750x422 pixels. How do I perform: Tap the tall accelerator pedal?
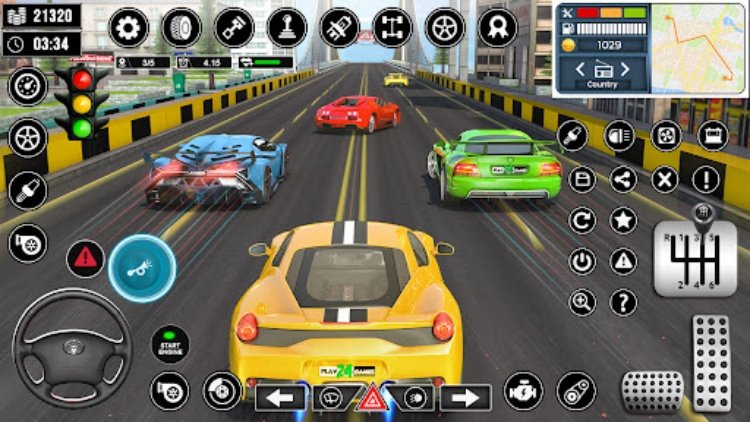click(711, 361)
